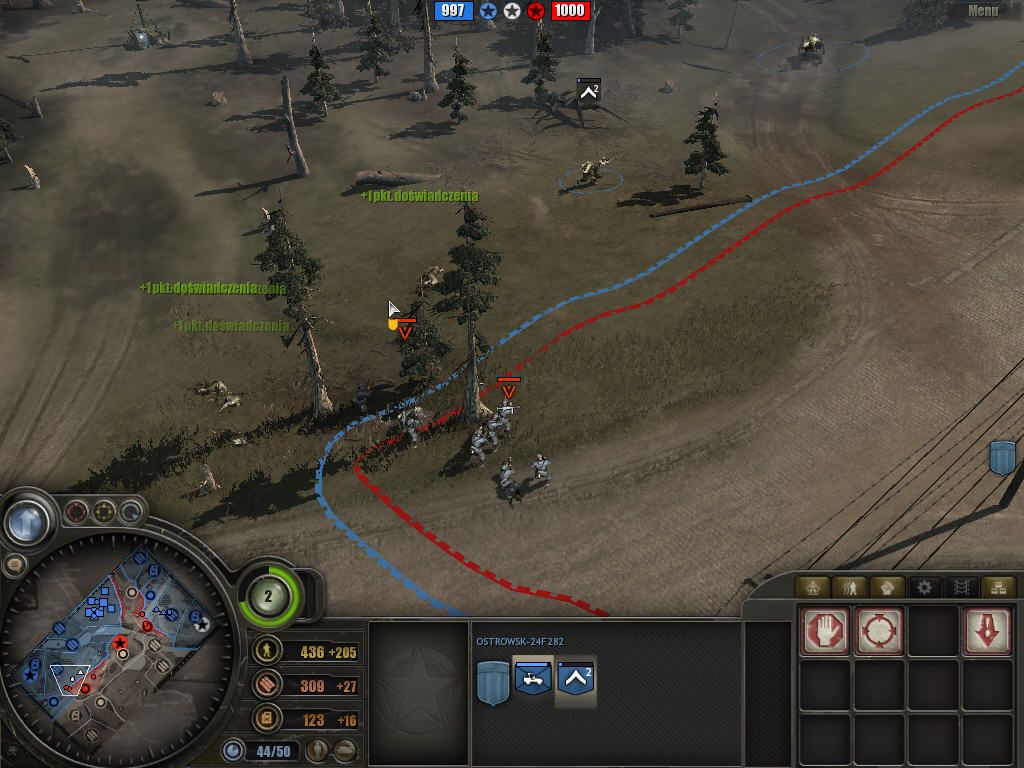Toggle the red hexagon minimap button

point(77,513)
